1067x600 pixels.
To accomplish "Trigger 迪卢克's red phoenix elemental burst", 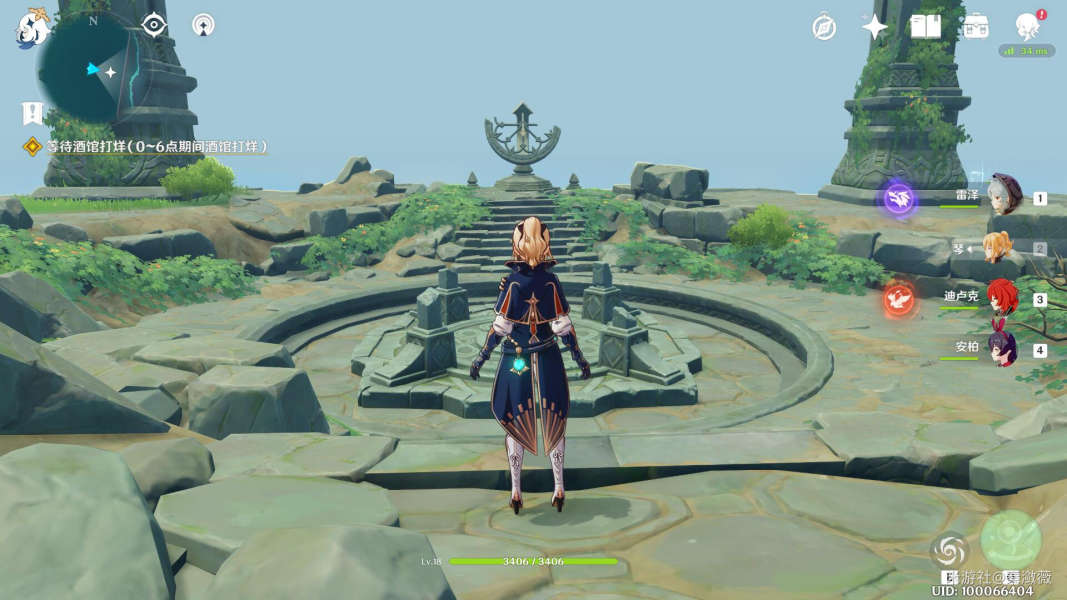I will coord(899,298).
